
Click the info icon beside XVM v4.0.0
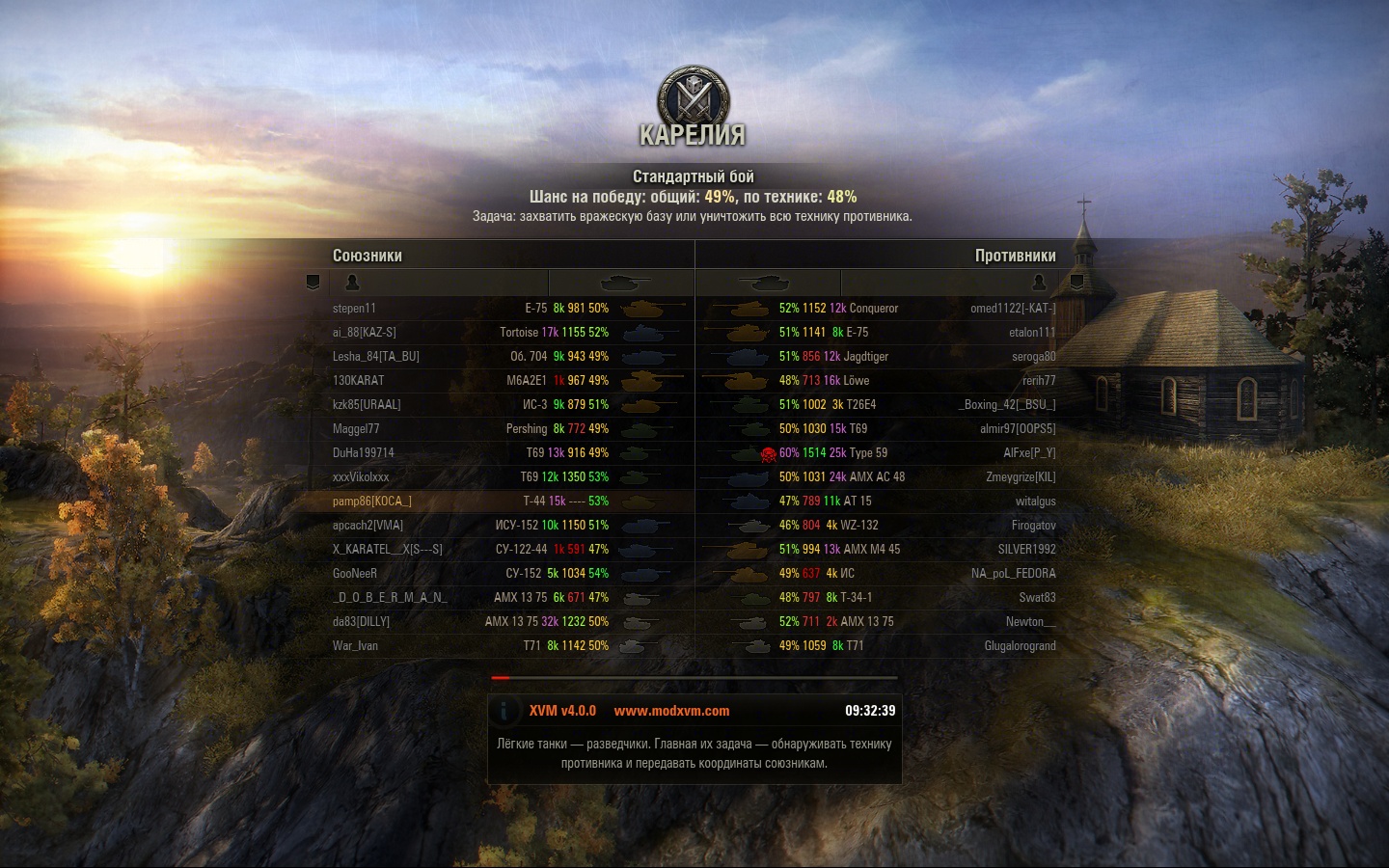click(504, 711)
